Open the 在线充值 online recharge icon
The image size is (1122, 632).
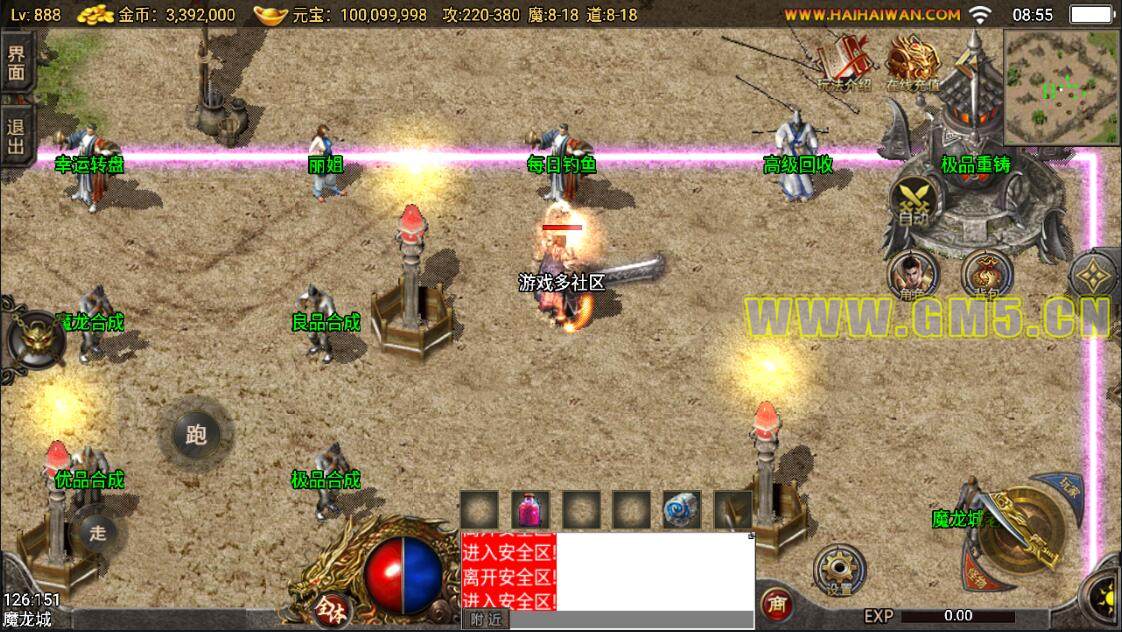[909, 66]
